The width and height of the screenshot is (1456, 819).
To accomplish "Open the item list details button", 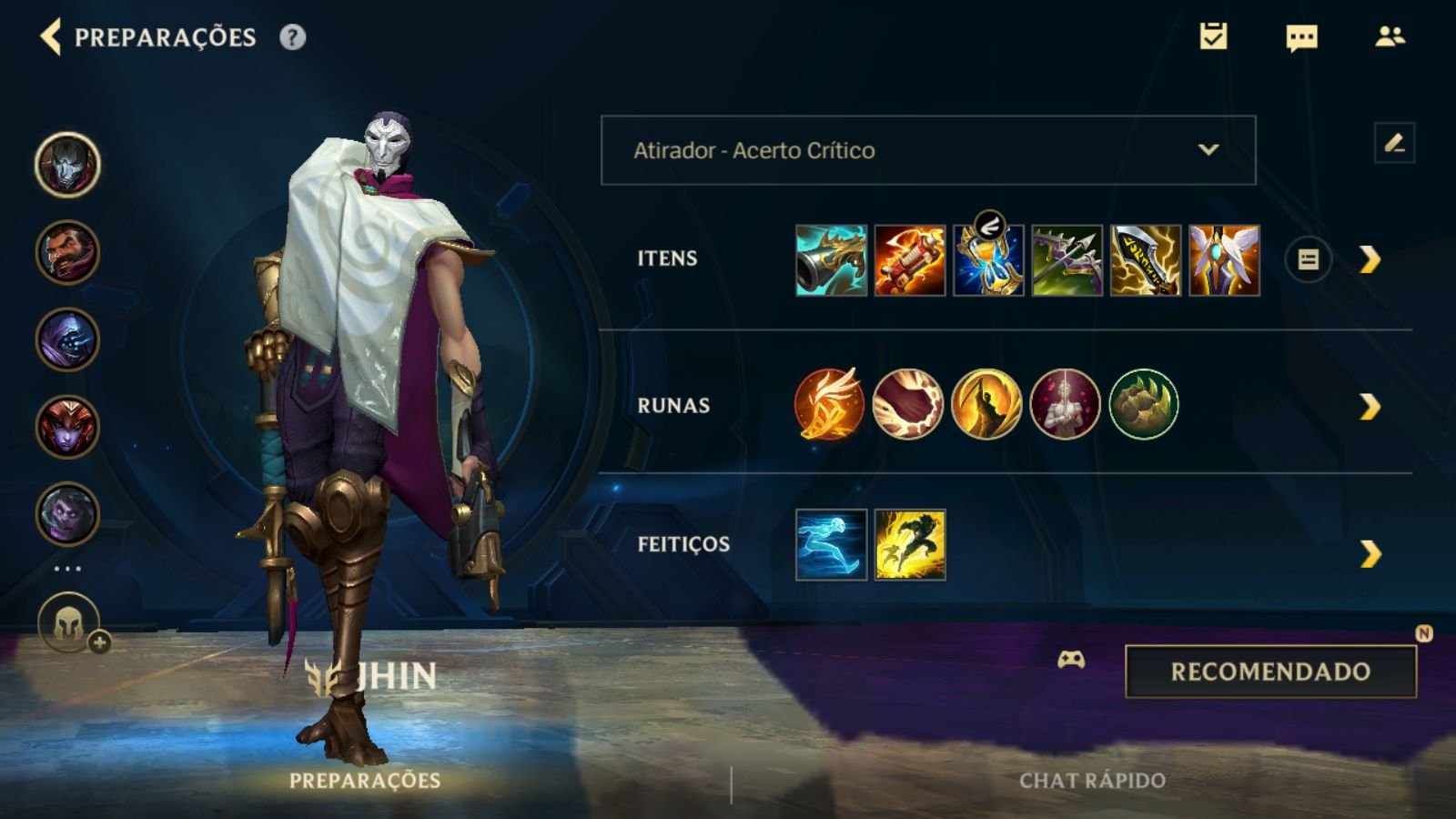I will [x=1308, y=260].
